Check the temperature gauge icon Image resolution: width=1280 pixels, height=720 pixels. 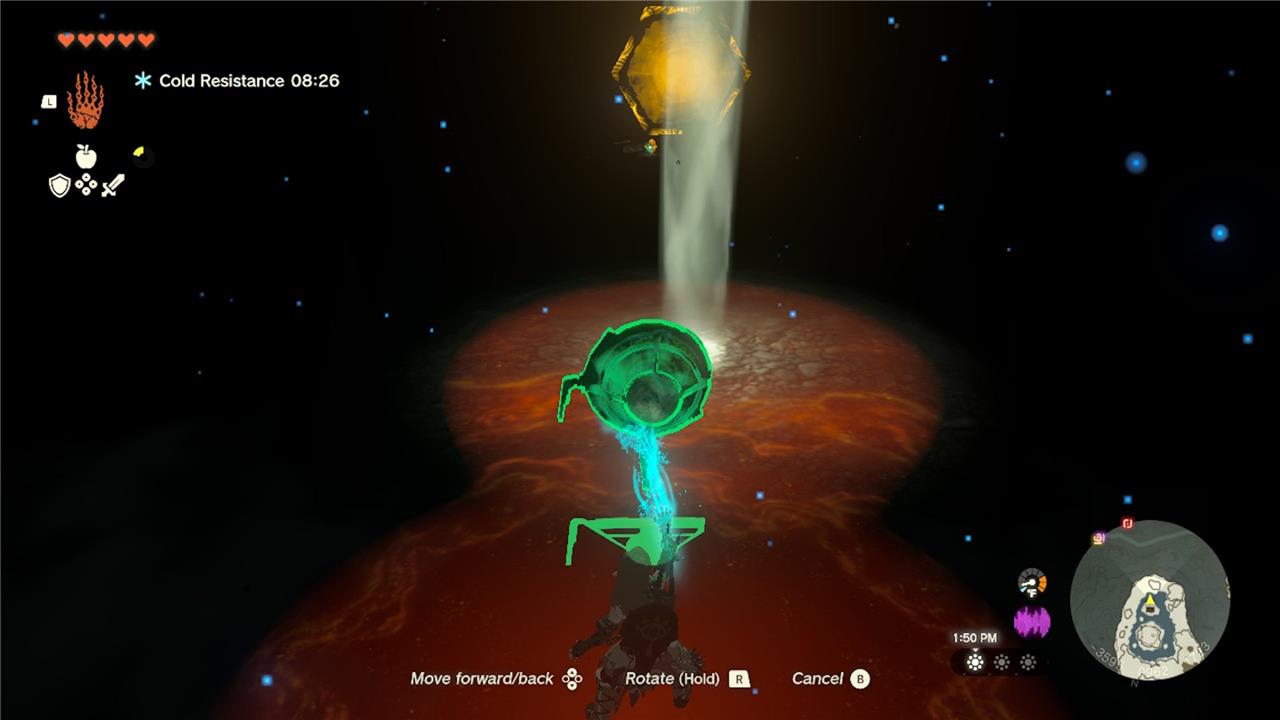[1032, 582]
